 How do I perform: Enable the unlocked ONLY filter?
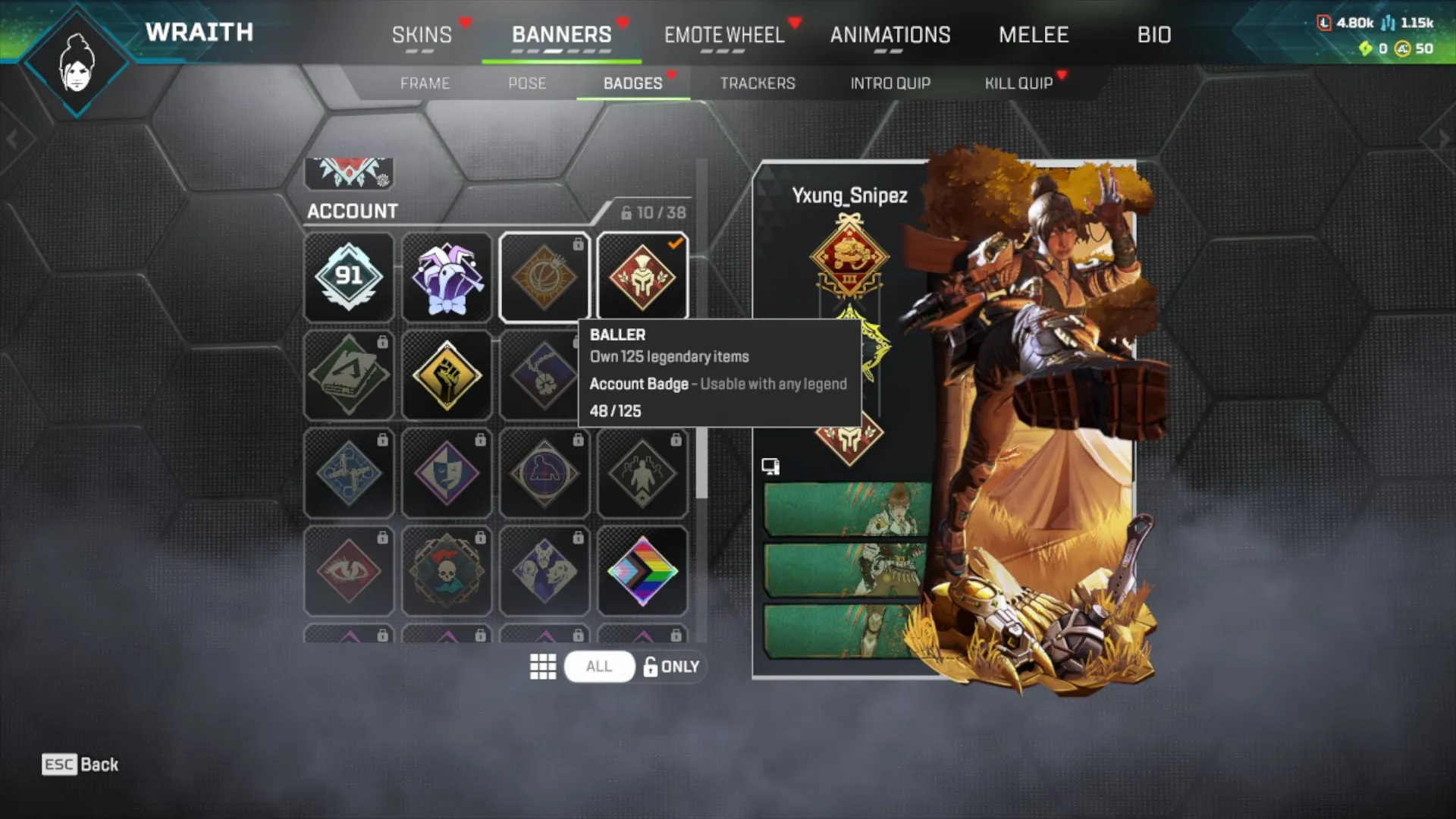(x=670, y=667)
